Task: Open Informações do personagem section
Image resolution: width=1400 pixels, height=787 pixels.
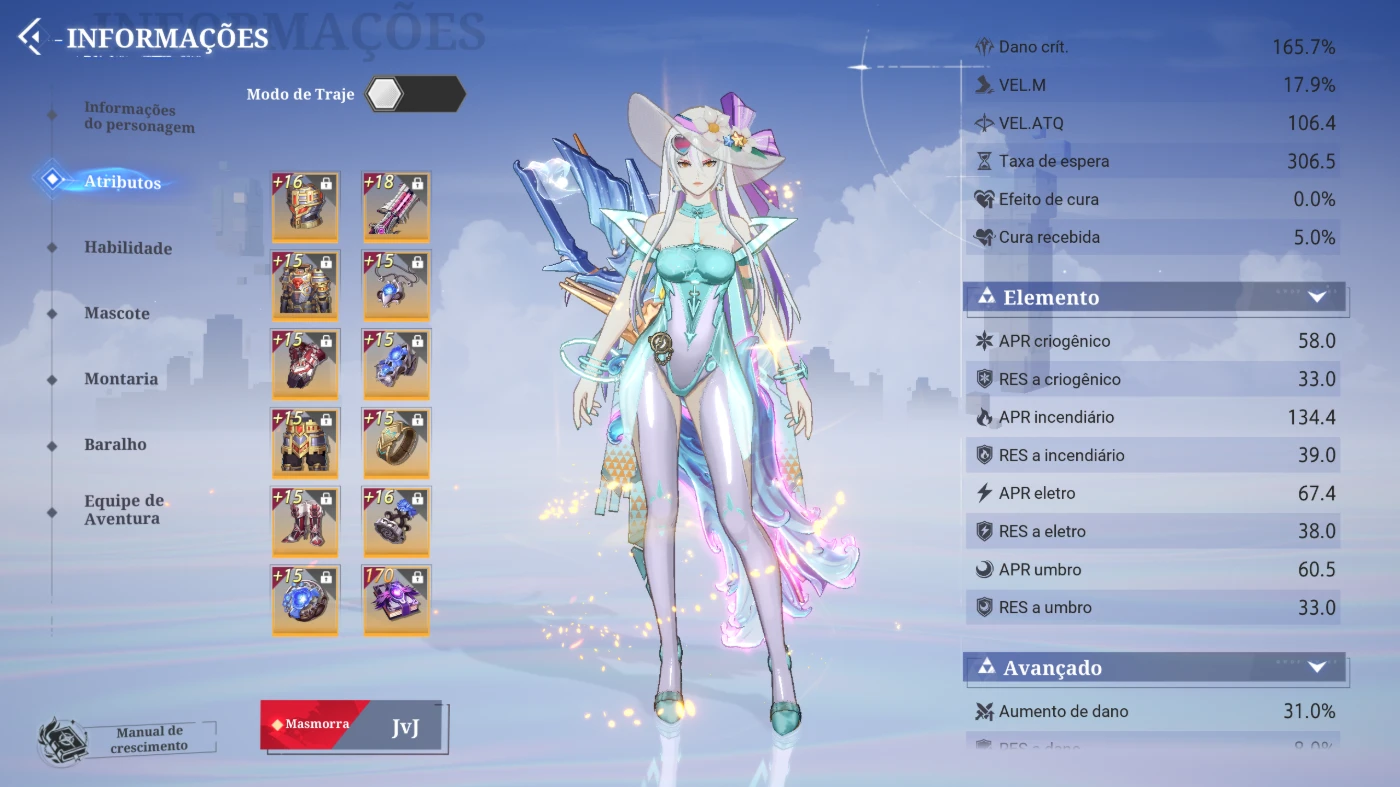Action: [138, 118]
